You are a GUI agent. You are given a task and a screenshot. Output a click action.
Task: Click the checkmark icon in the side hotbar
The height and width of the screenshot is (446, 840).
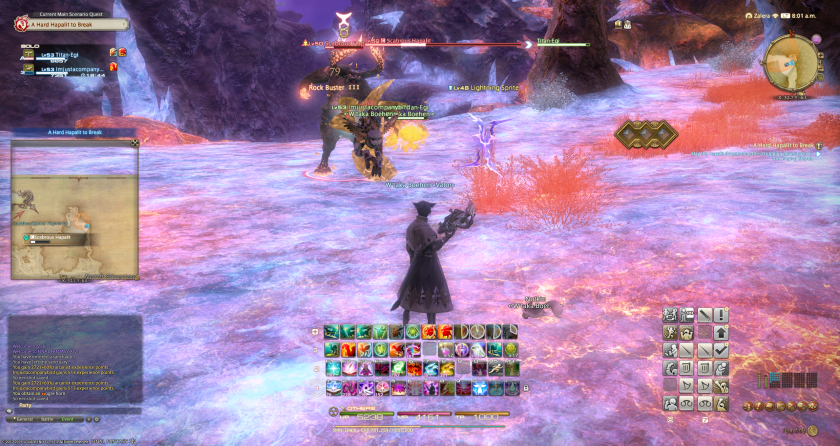click(721, 351)
